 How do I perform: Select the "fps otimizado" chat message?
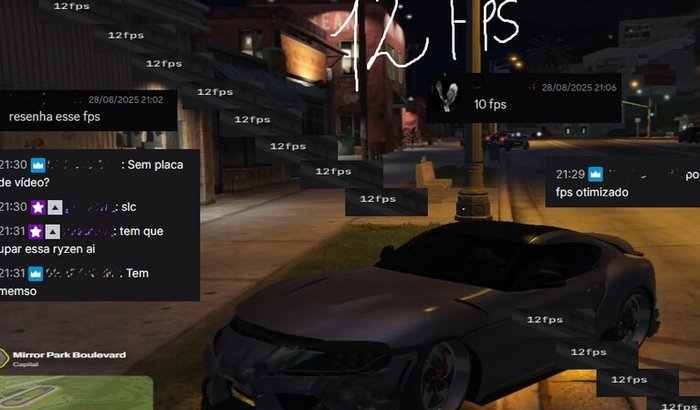[592, 192]
